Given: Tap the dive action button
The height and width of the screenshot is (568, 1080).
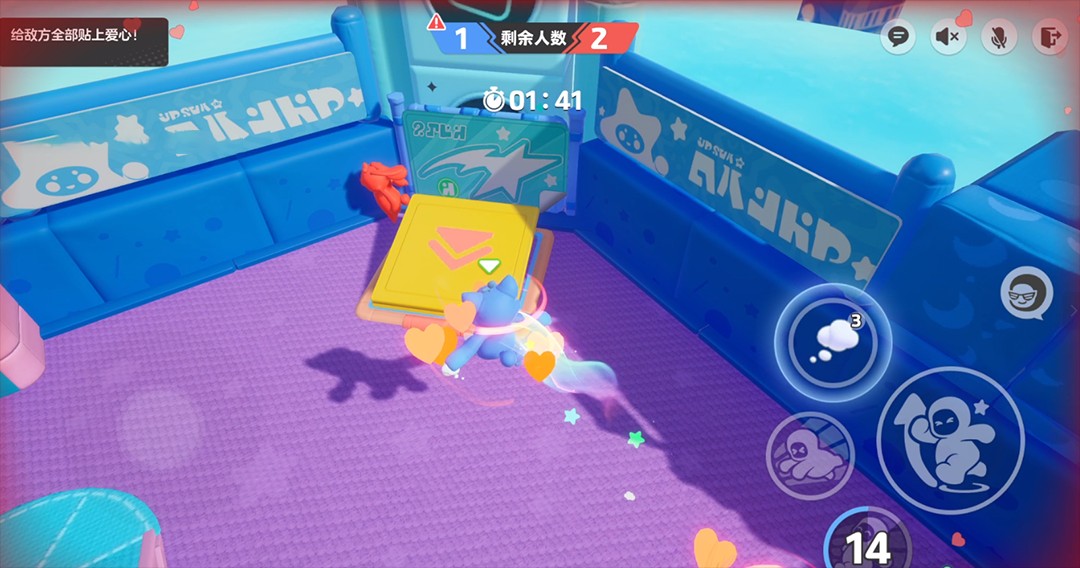Looking at the screenshot, I should [x=809, y=455].
